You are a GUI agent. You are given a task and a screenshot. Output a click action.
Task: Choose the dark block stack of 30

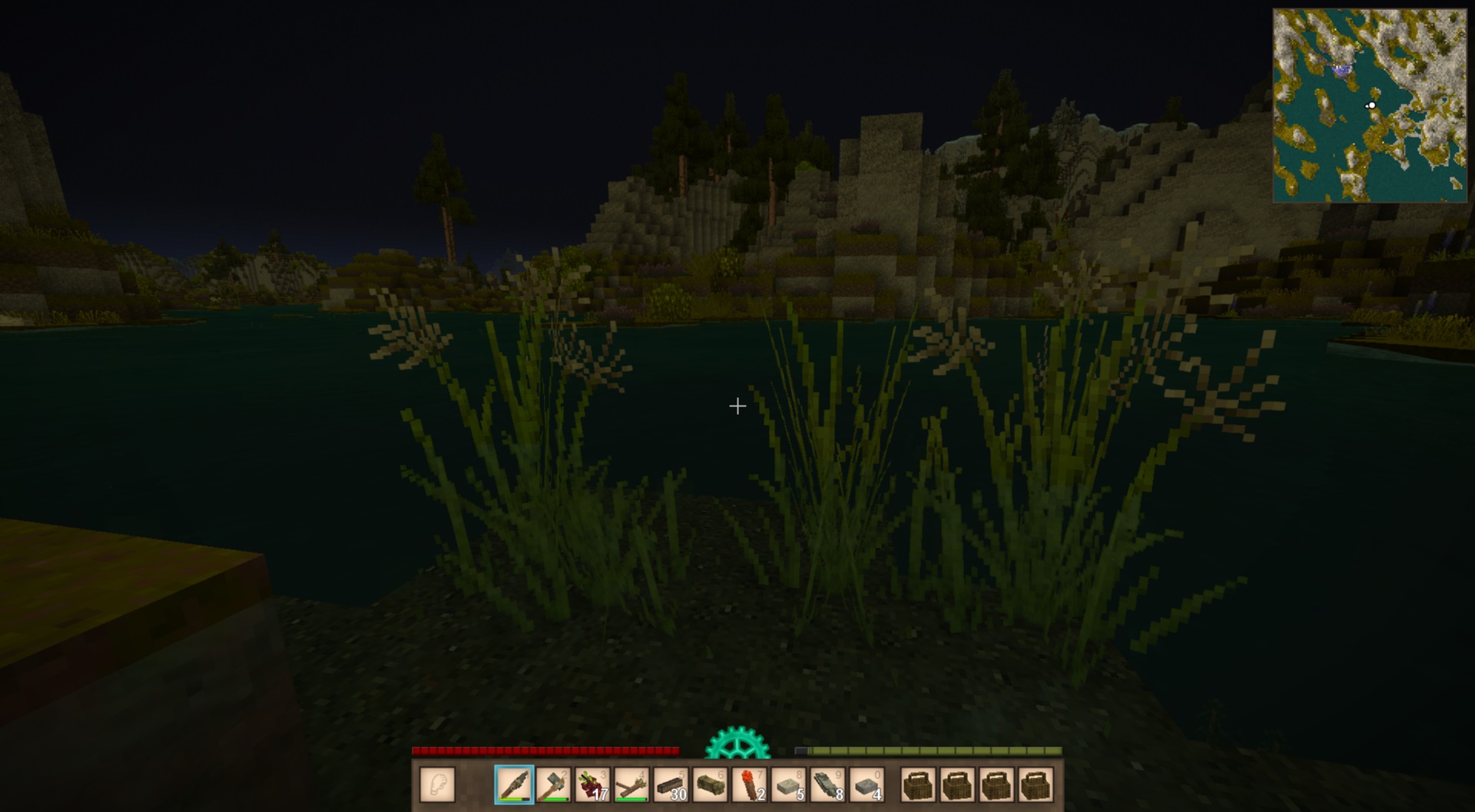coord(671,785)
